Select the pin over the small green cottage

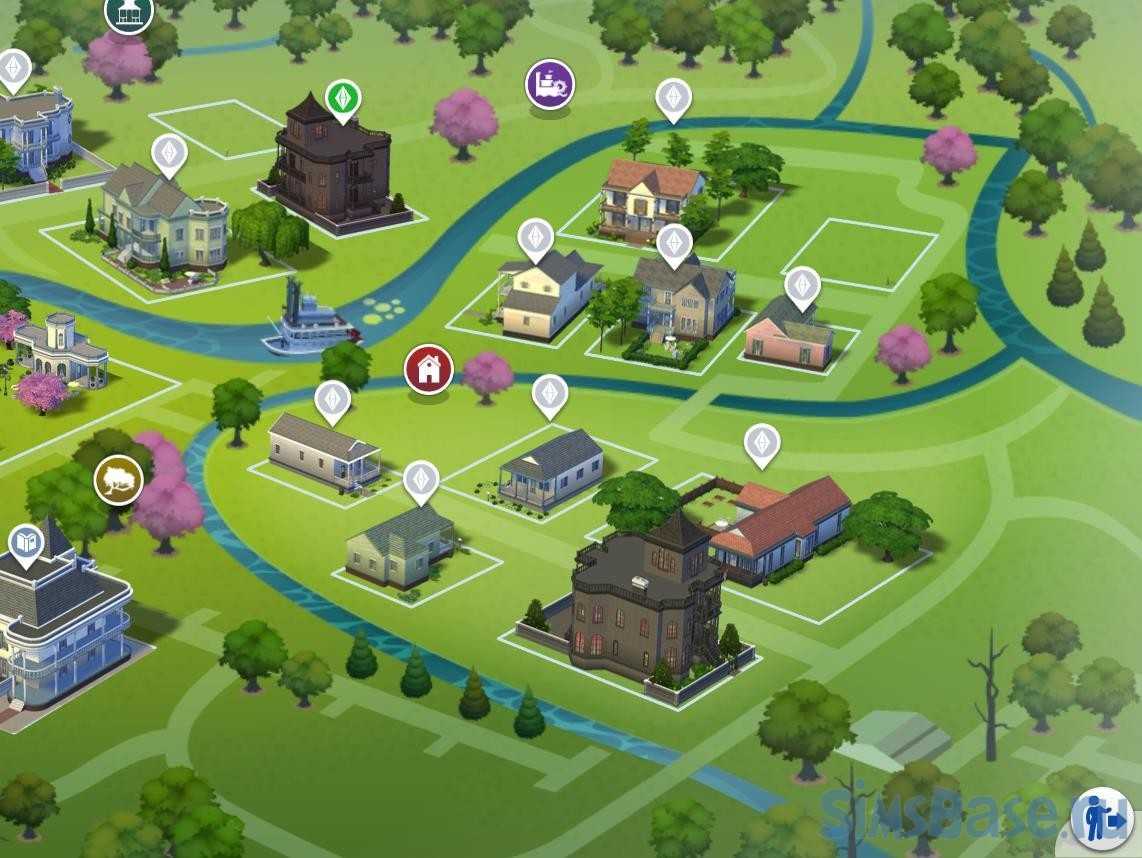[421, 480]
